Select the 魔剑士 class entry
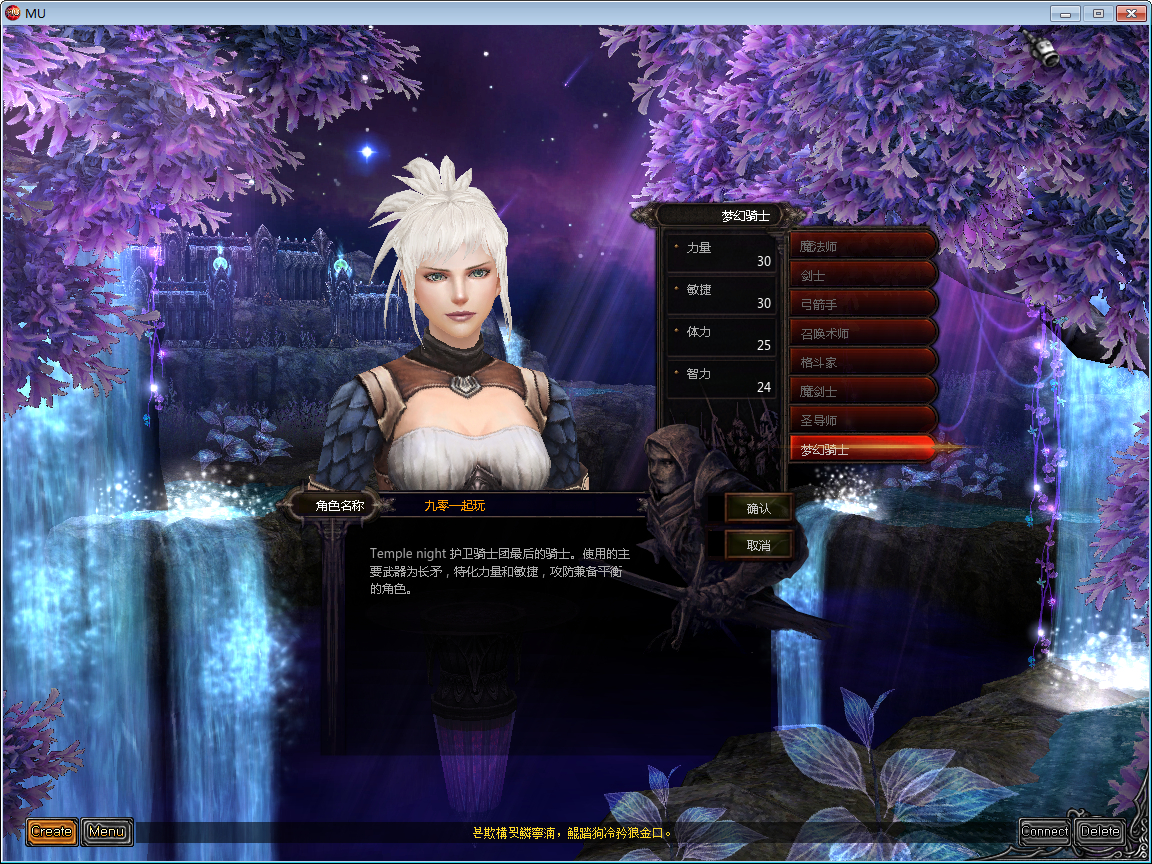This screenshot has width=1152, height=864. click(x=862, y=391)
